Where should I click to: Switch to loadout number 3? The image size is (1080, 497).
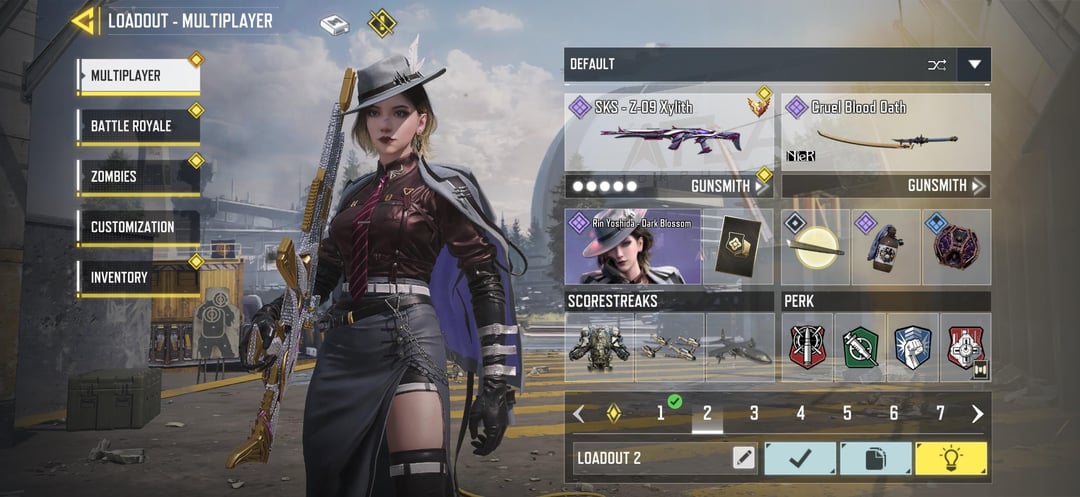754,413
